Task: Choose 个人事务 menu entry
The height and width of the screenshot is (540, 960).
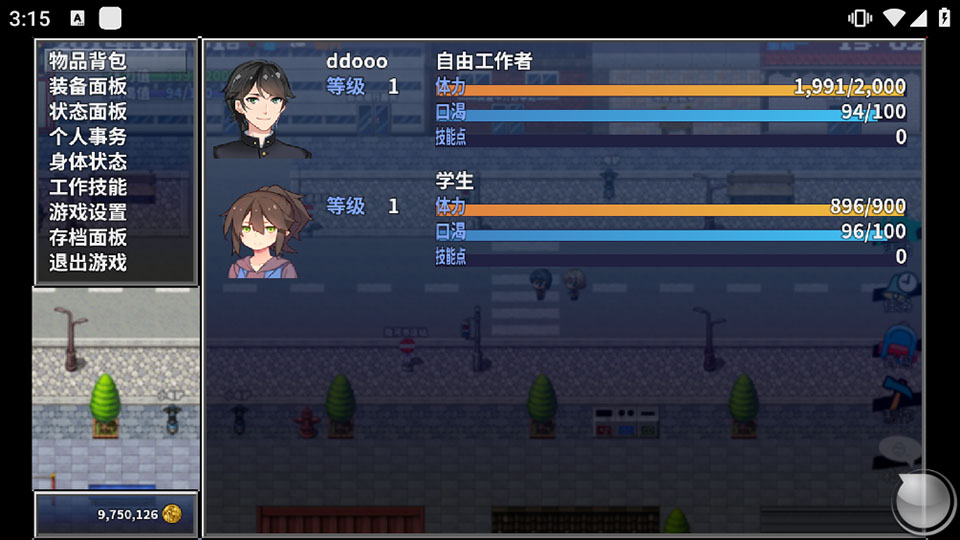Action: 89,136
